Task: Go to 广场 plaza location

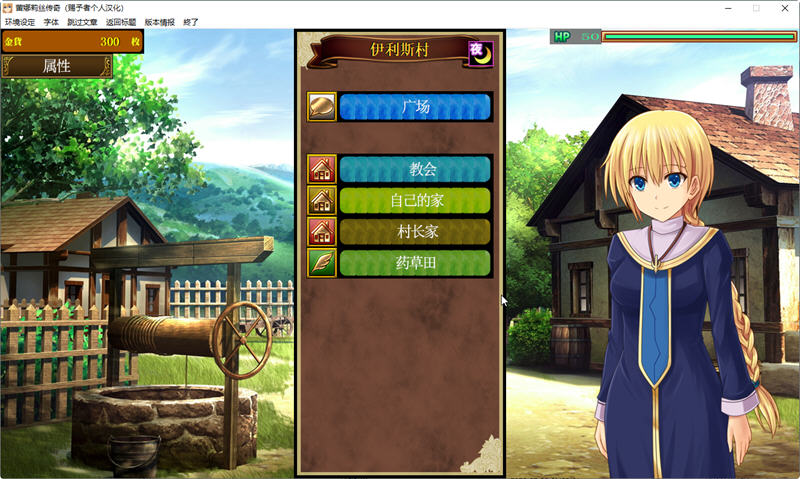Action: 415,107
